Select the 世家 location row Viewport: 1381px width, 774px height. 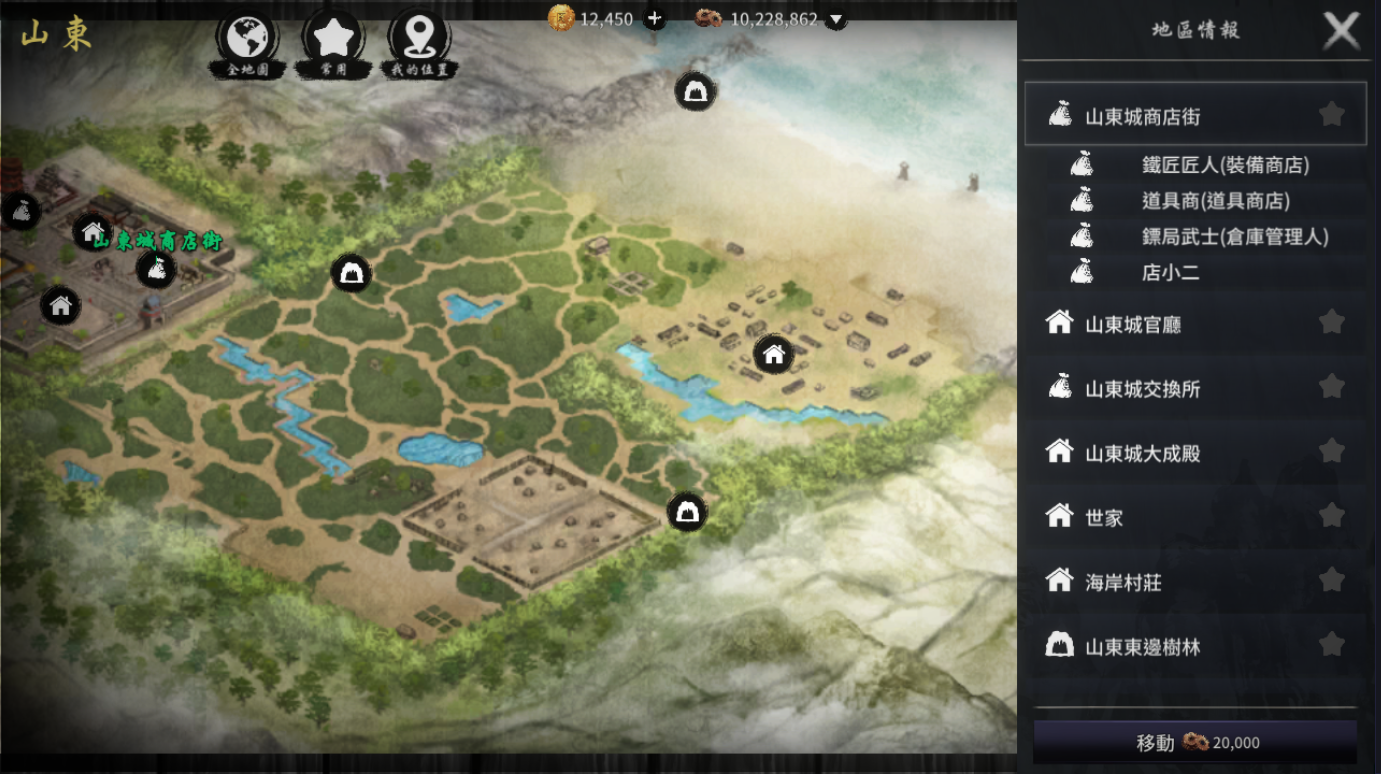pyautogui.click(x=1104, y=518)
